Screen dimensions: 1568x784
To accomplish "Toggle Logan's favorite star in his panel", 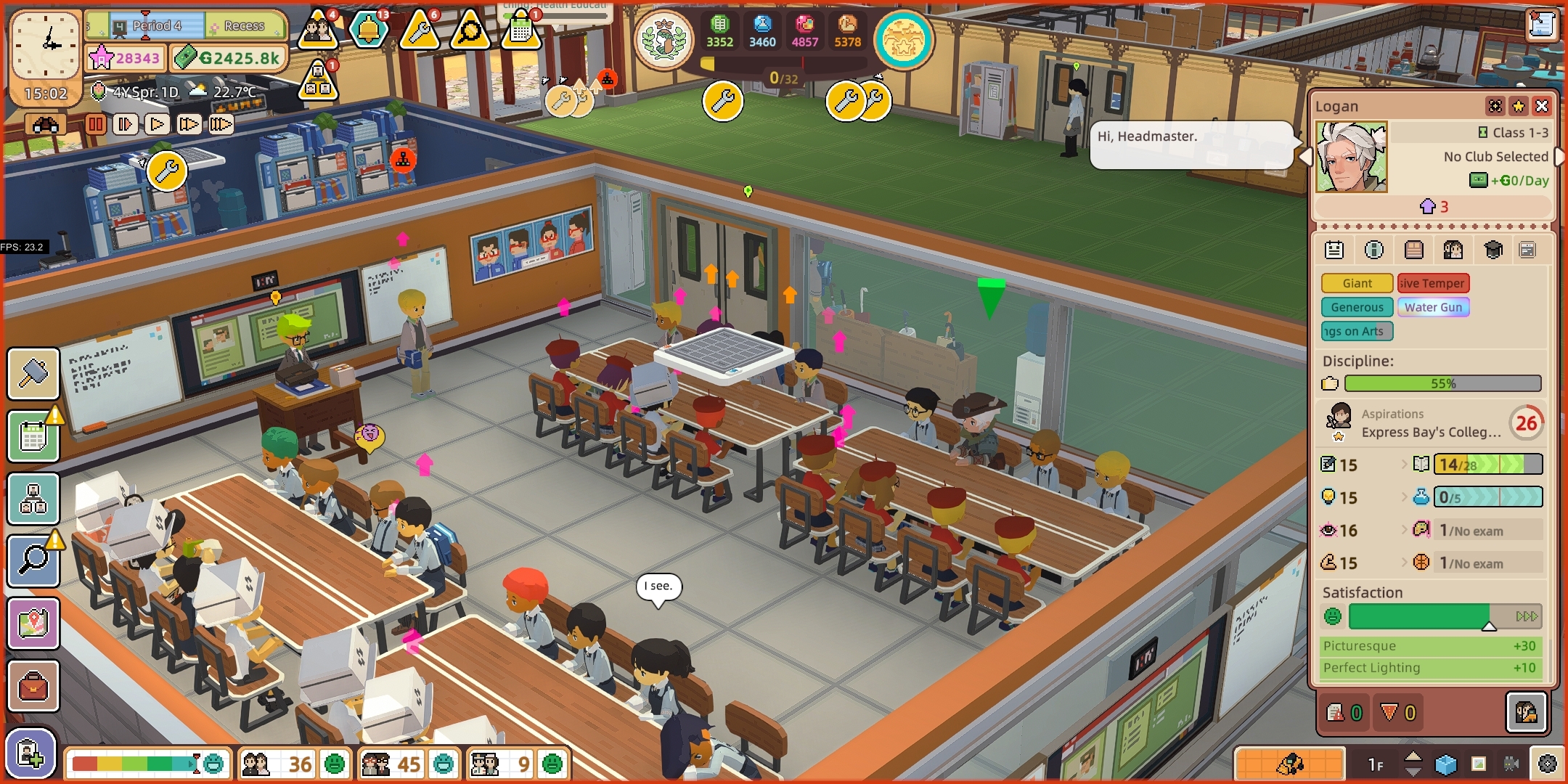I will (1517, 107).
